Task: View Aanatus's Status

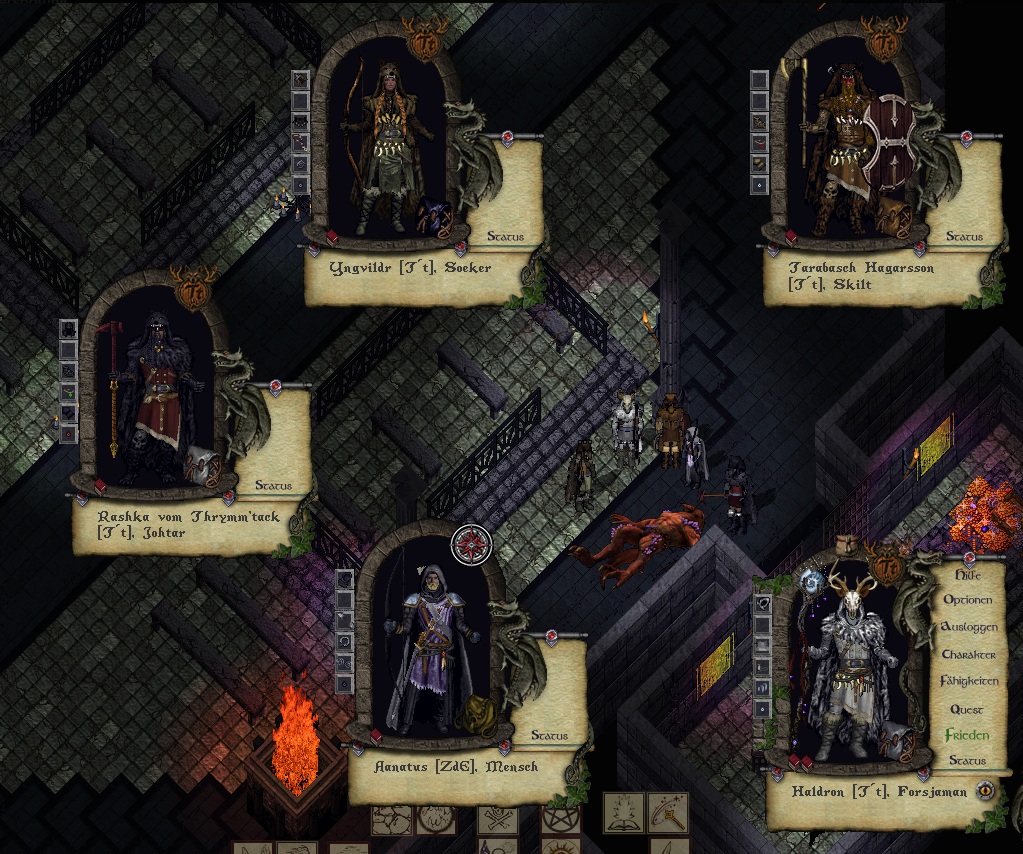Action: pos(549,736)
